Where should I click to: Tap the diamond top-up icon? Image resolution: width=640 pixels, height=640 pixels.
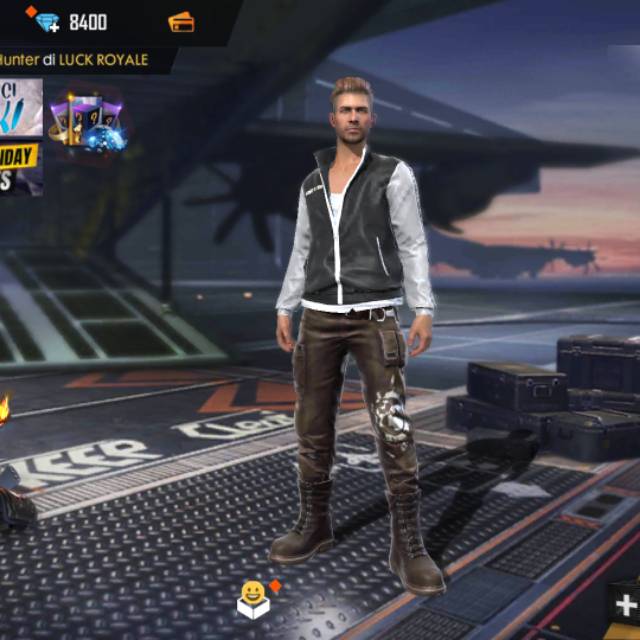pyautogui.click(x=44, y=21)
